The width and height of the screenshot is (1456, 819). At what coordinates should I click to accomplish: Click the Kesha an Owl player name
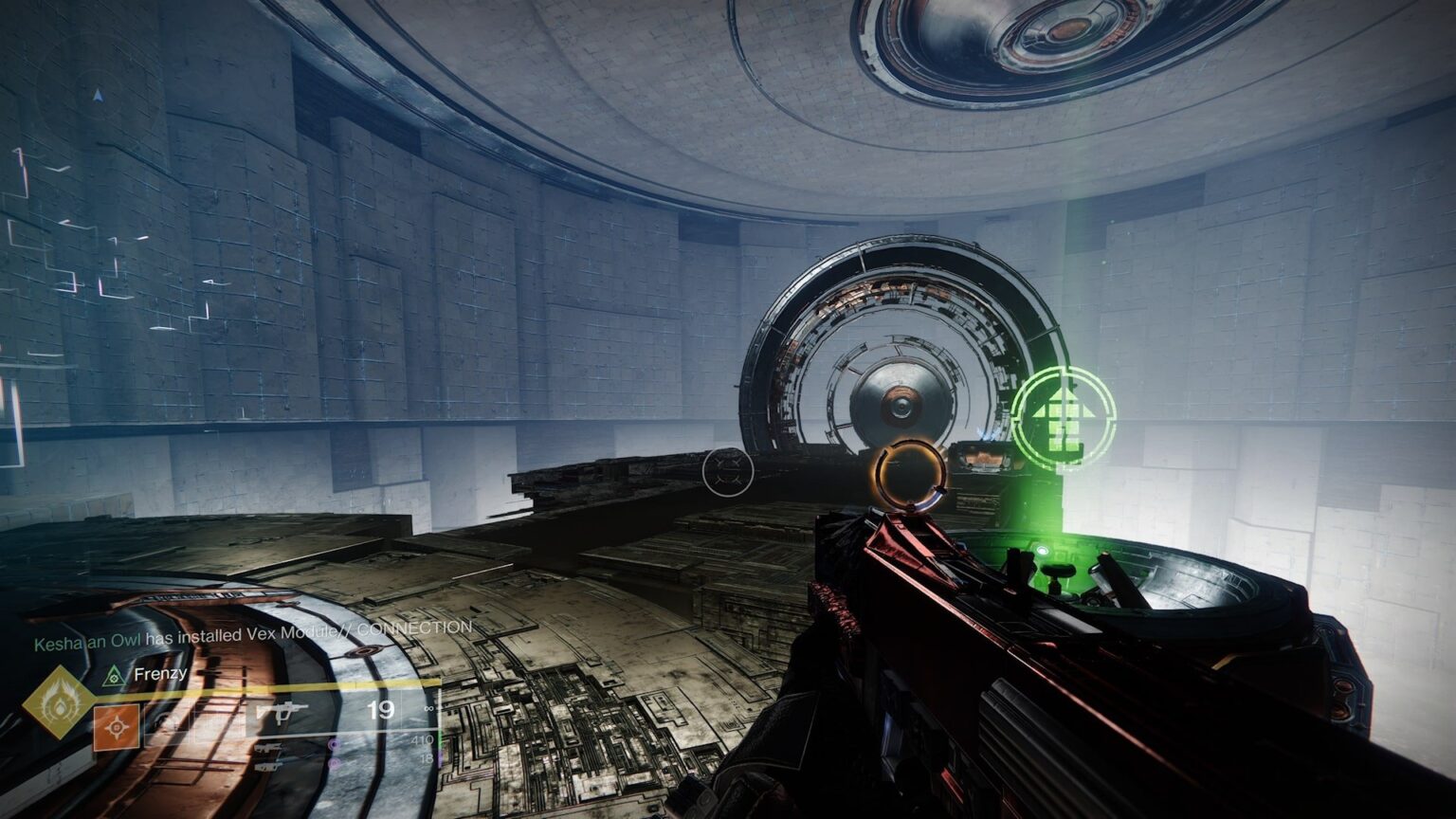point(86,639)
